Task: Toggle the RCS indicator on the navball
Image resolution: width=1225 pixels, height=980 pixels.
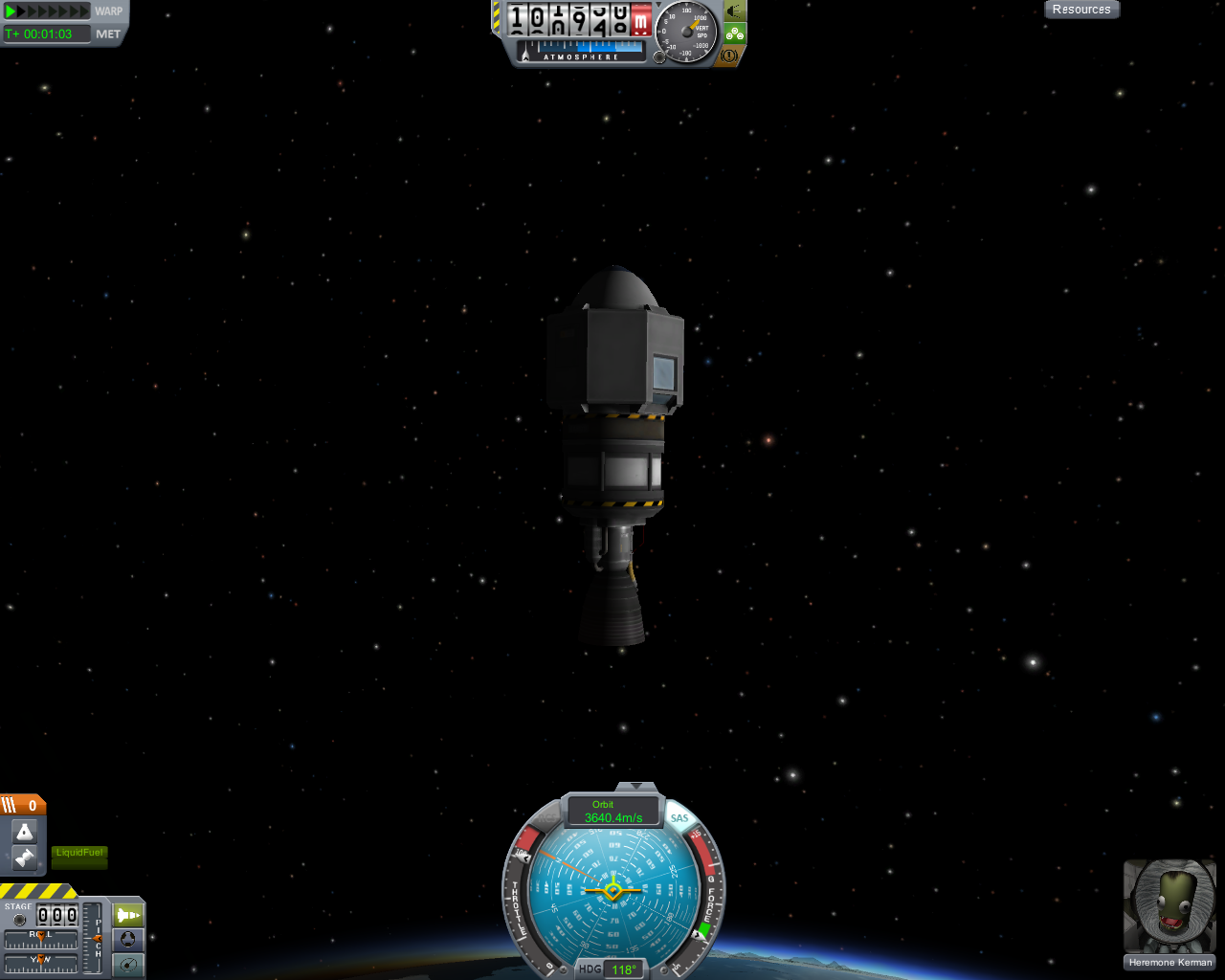Action: click(546, 818)
